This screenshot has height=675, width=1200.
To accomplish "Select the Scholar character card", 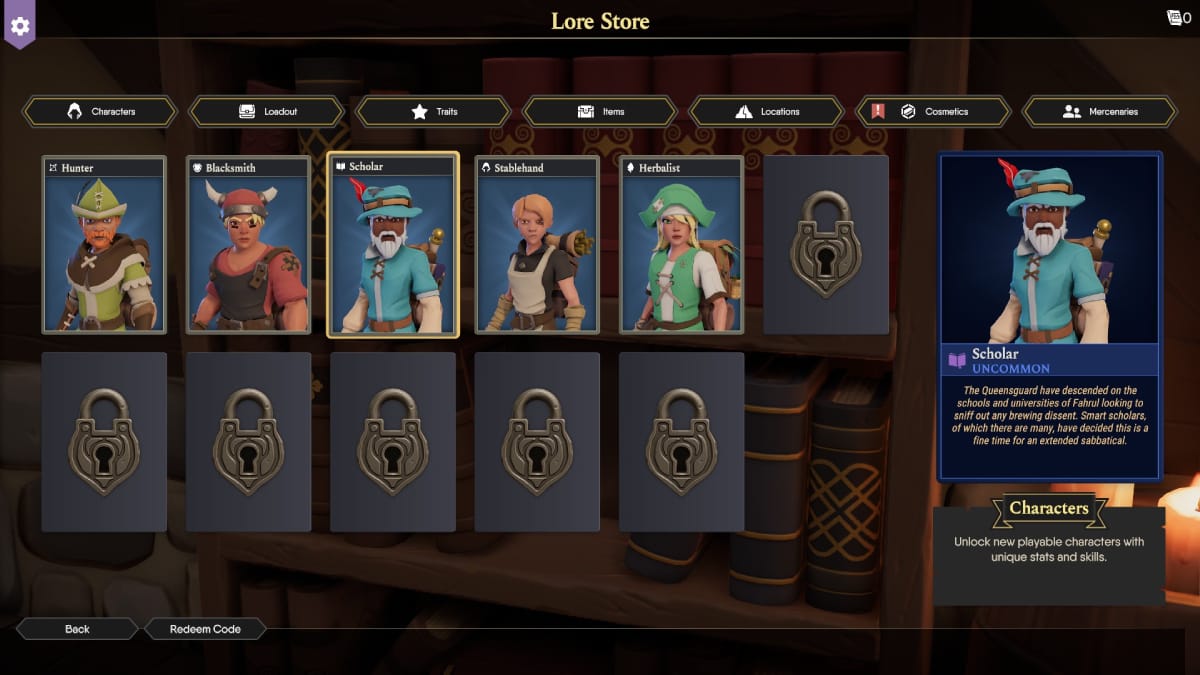I will (x=393, y=245).
